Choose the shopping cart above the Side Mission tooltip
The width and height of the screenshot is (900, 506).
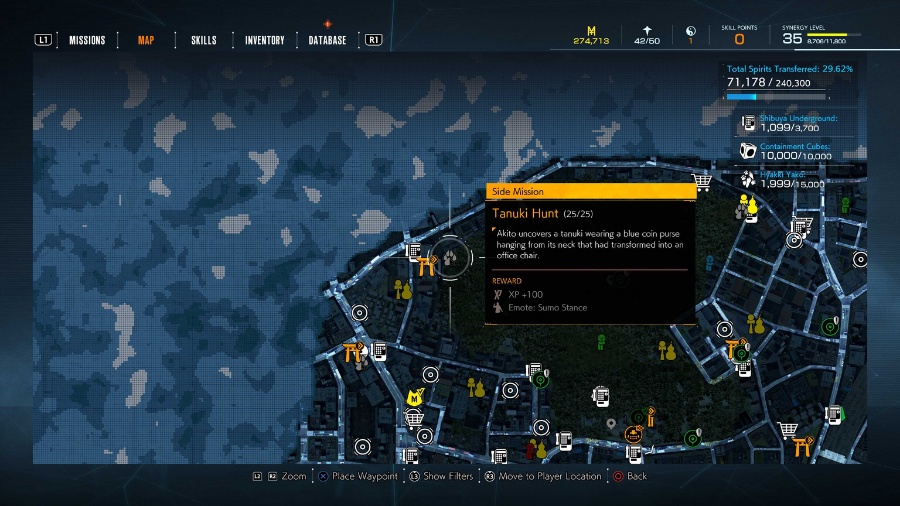point(702,181)
